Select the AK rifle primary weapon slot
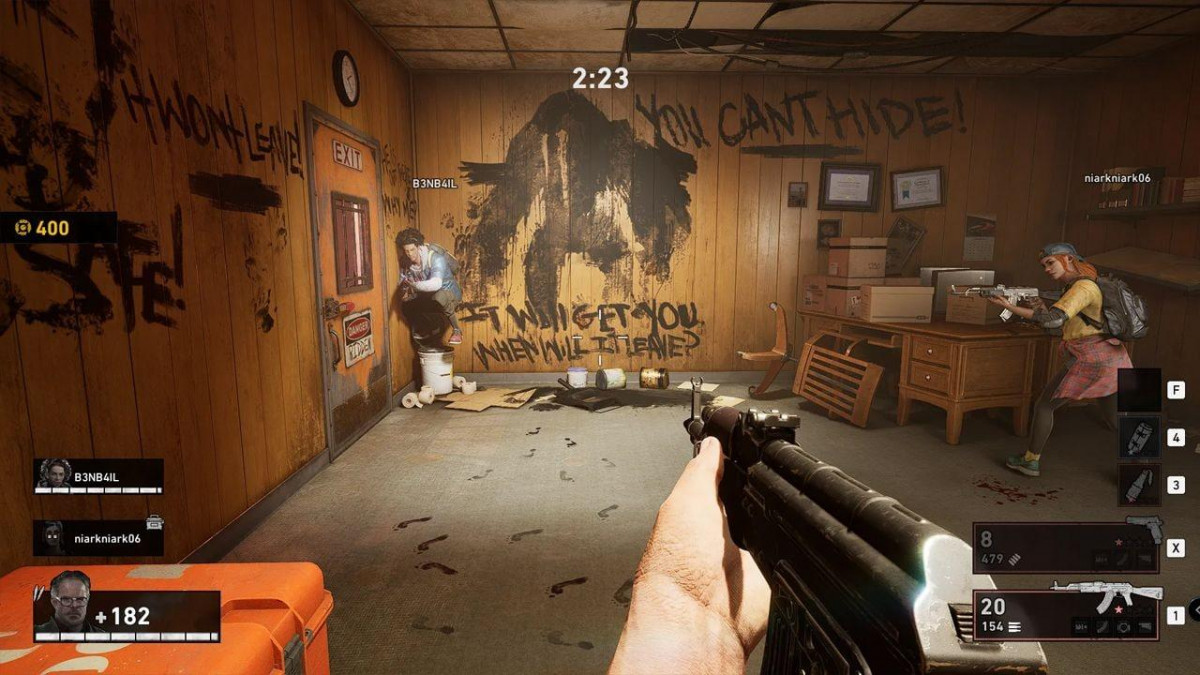Screen dimensions: 1200x675 coord(1066,613)
